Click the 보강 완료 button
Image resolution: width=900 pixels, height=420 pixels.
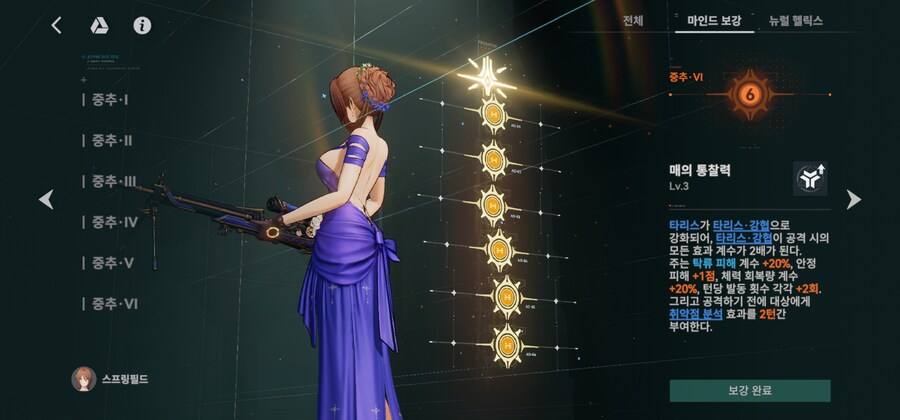[749, 390]
